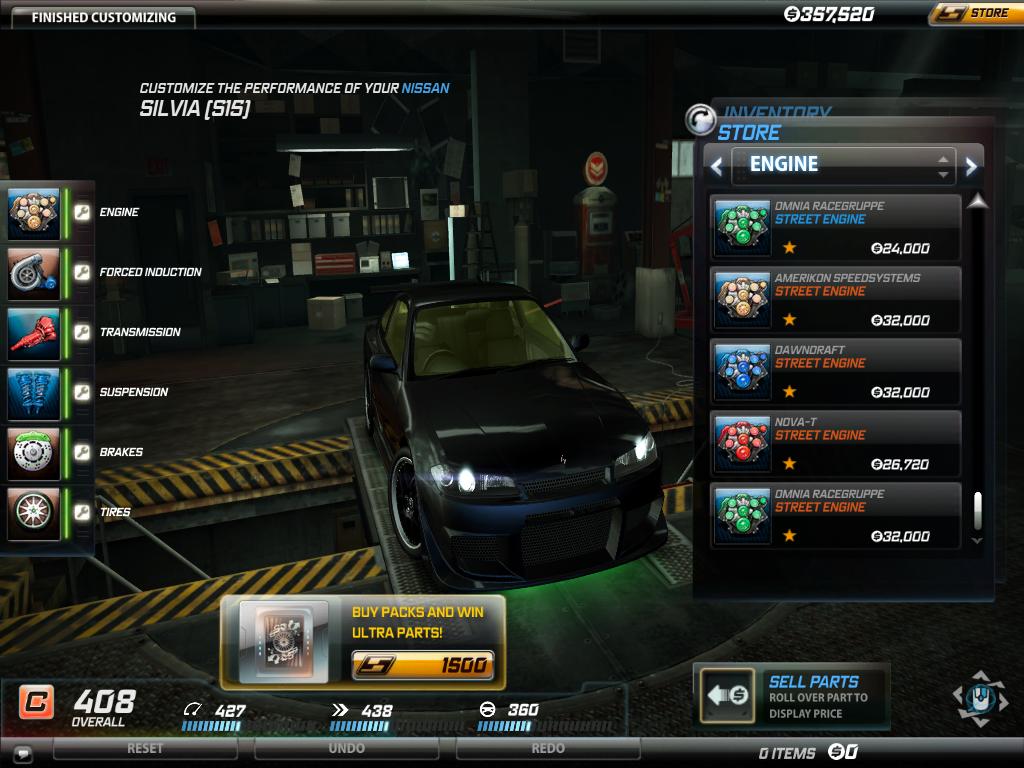This screenshot has width=1024, height=768.
Task: Open the Engine category dropdown
Action: pyautogui.click(x=843, y=165)
